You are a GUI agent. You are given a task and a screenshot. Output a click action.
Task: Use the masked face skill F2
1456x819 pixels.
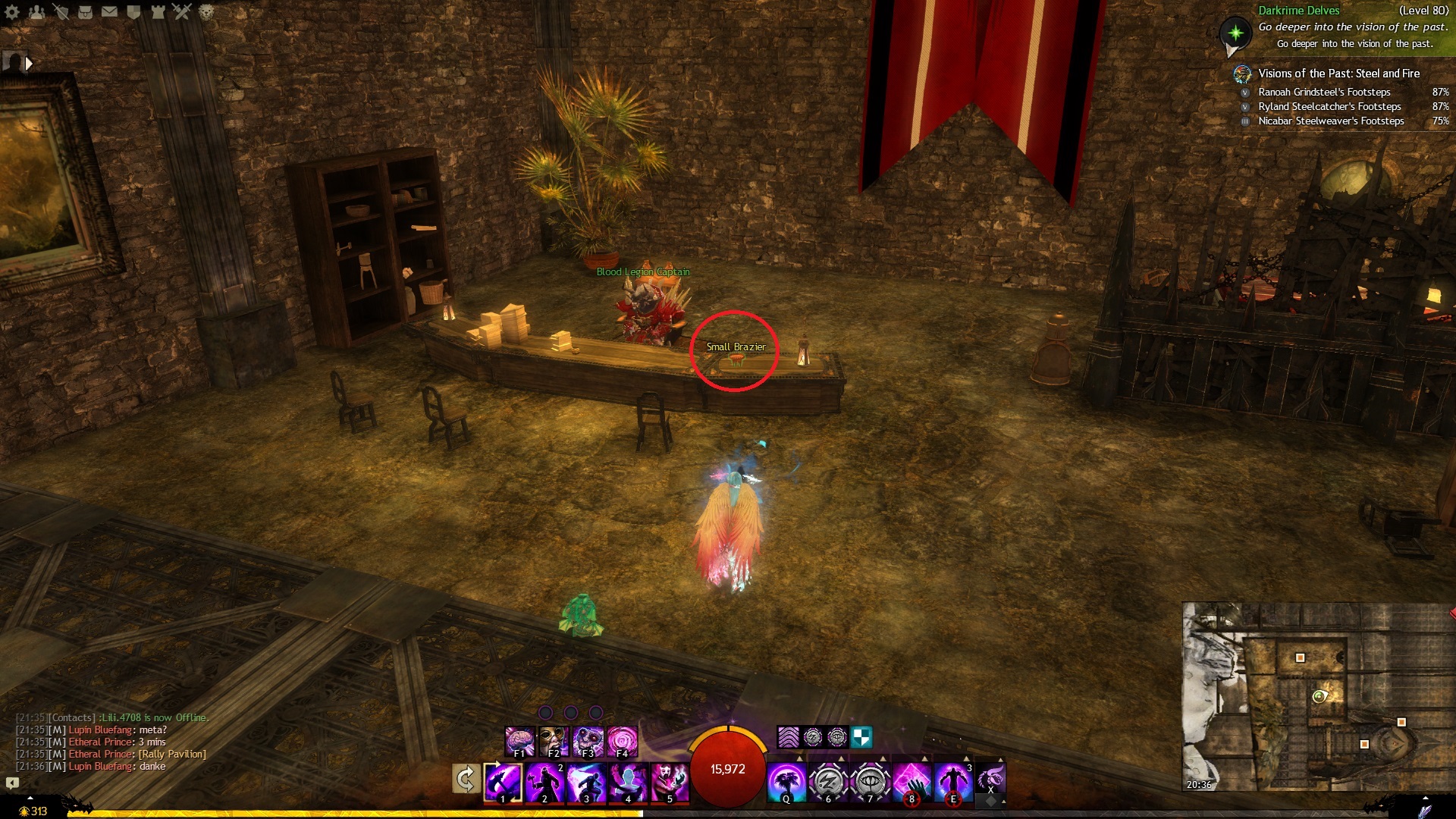click(554, 741)
